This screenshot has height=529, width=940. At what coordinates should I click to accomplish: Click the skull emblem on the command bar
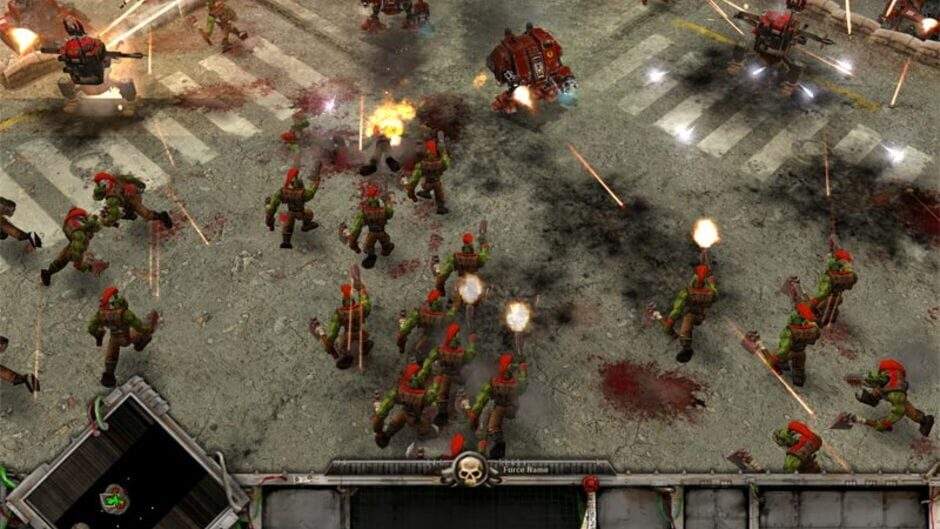[471, 470]
